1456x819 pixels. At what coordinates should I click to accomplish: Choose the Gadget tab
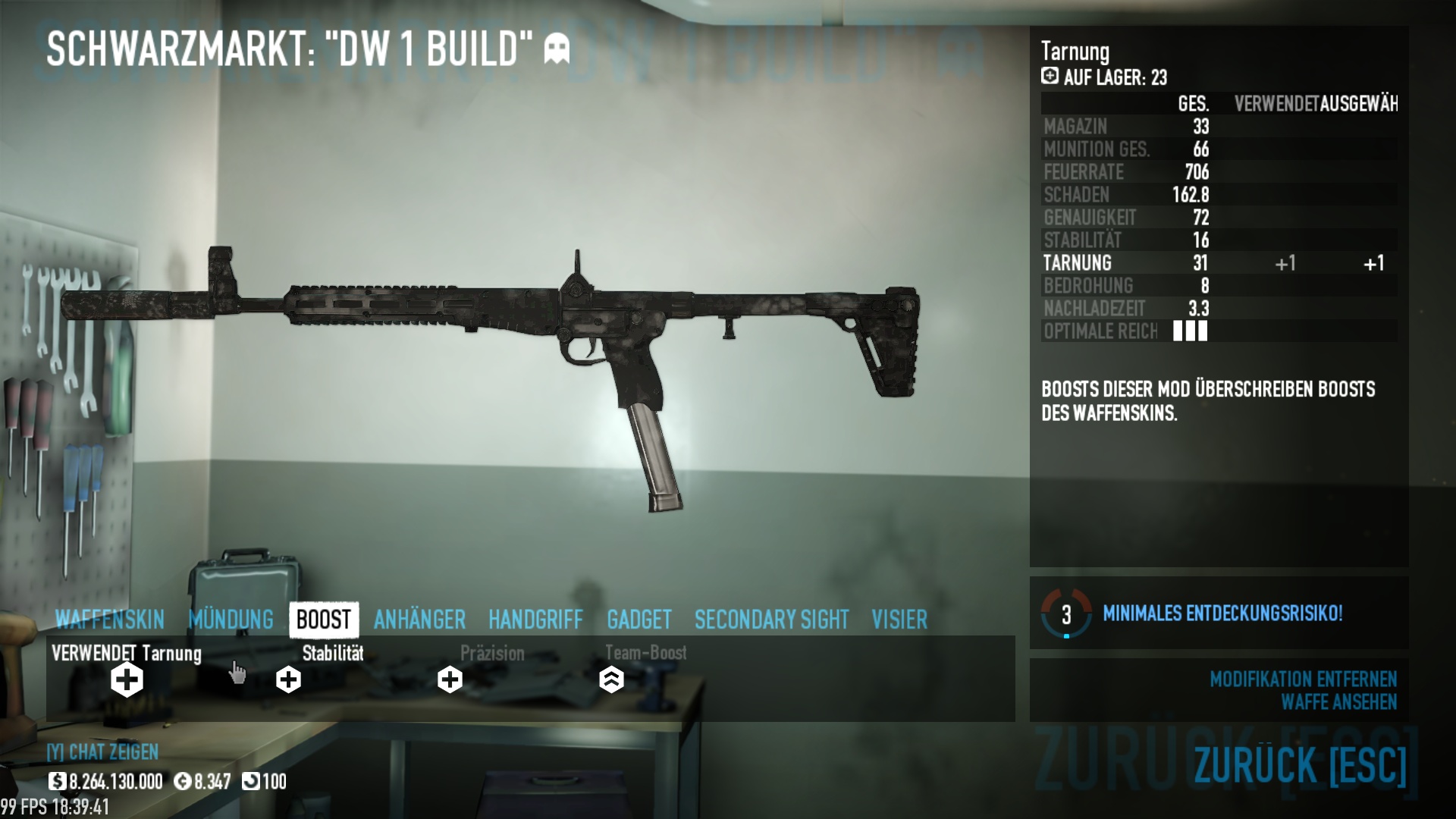pos(639,620)
